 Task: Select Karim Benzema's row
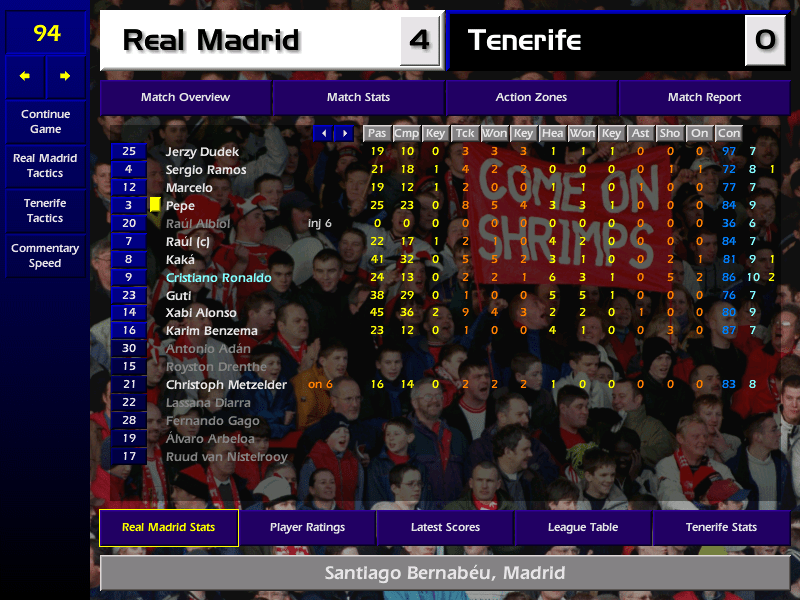tap(211, 331)
